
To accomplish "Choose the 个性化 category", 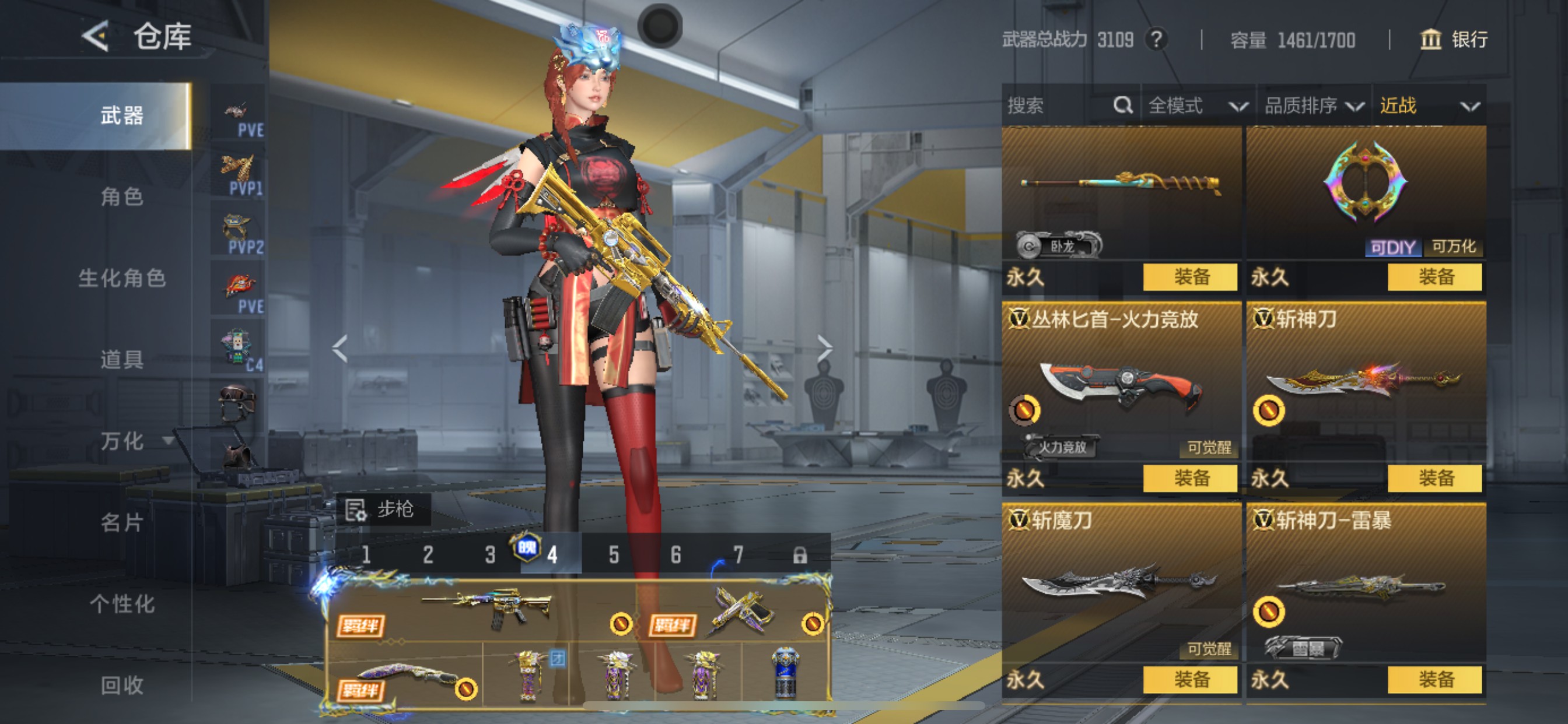I will click(122, 604).
